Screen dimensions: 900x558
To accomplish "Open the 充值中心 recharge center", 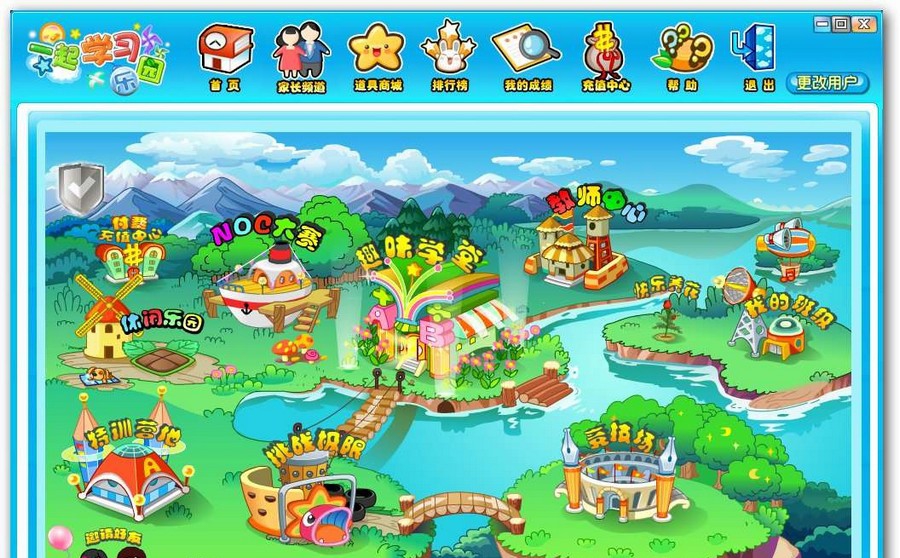I will point(605,55).
